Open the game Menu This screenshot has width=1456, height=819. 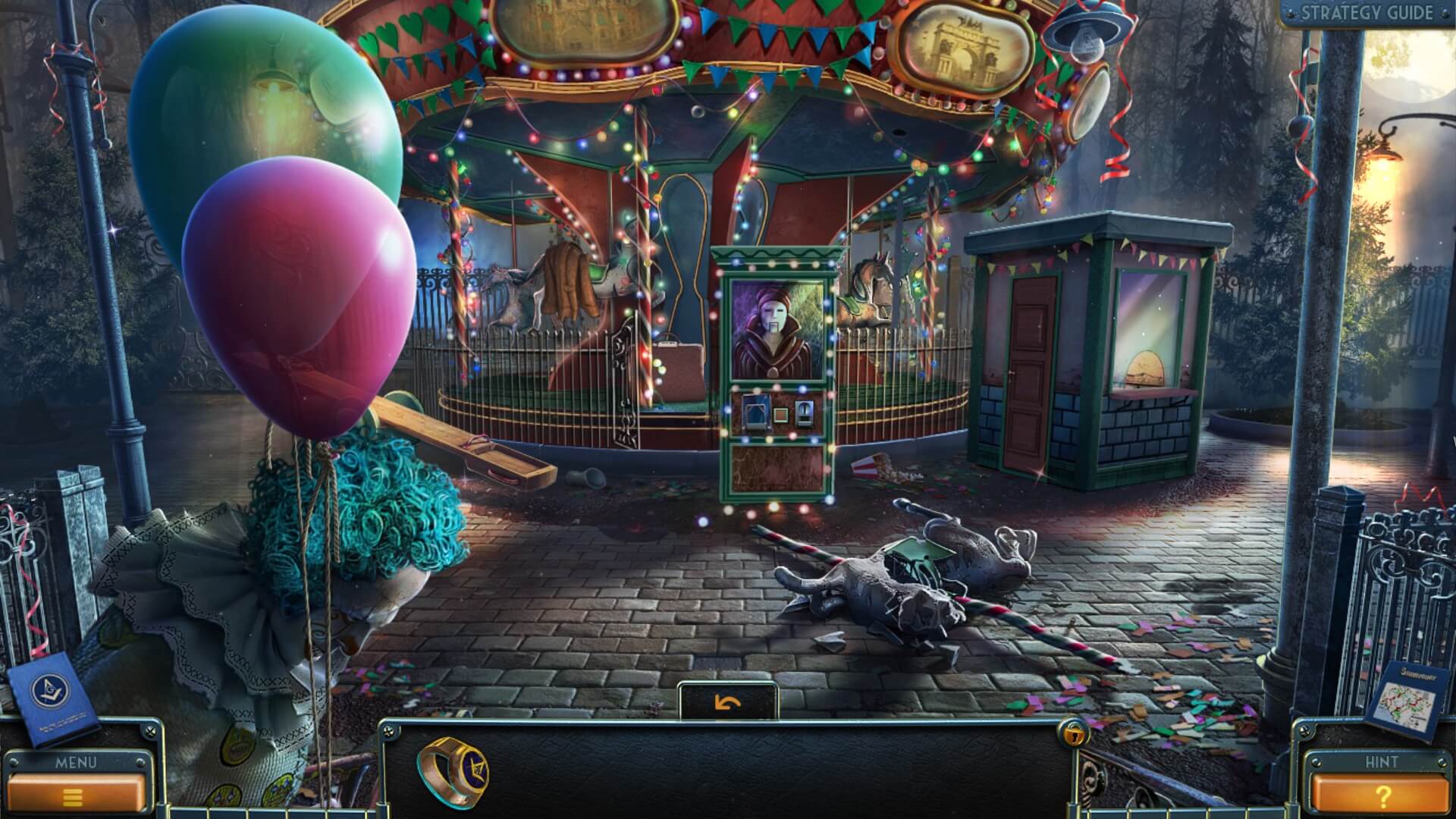click(74, 794)
